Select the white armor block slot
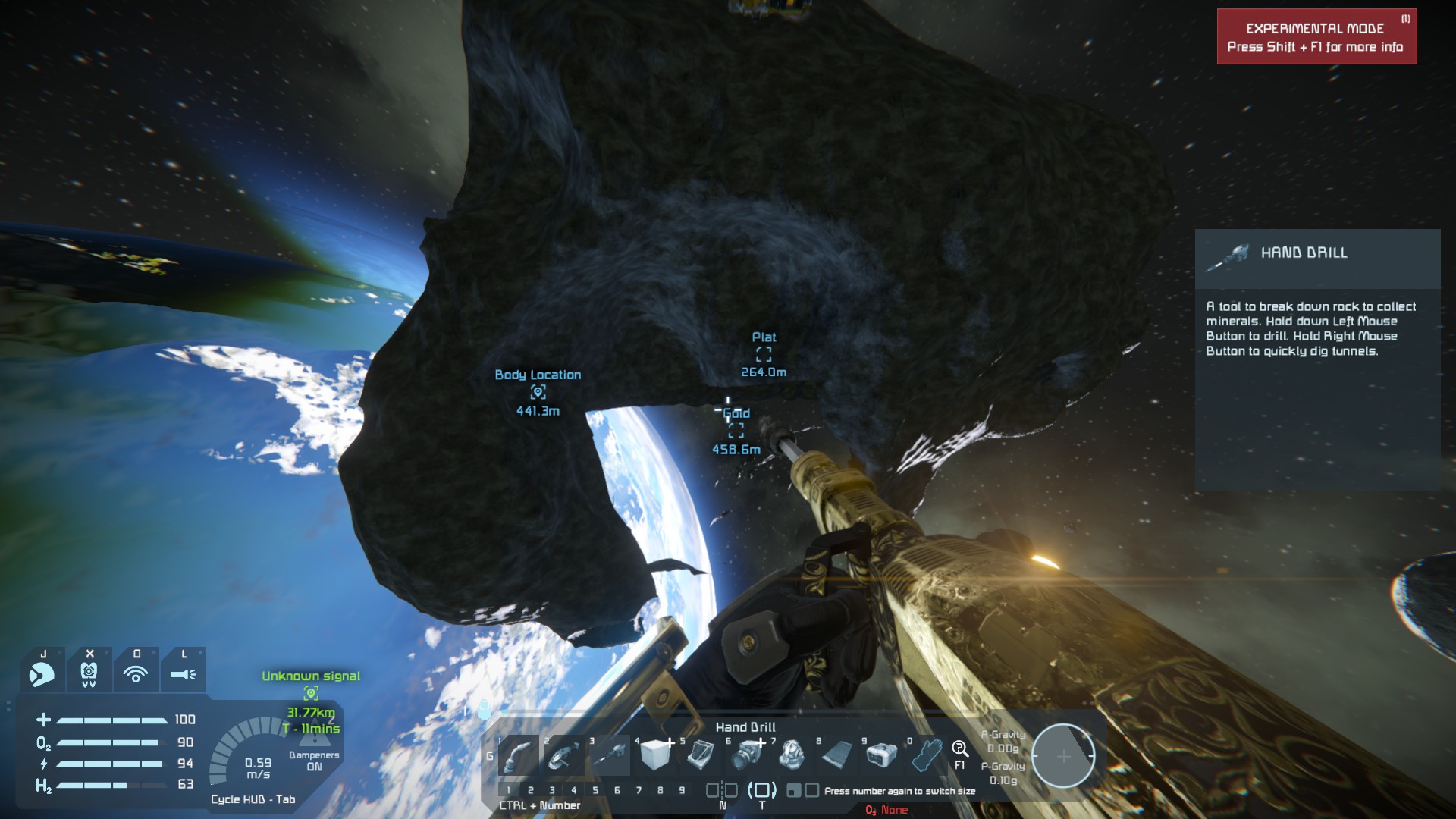1456x819 pixels. click(655, 755)
